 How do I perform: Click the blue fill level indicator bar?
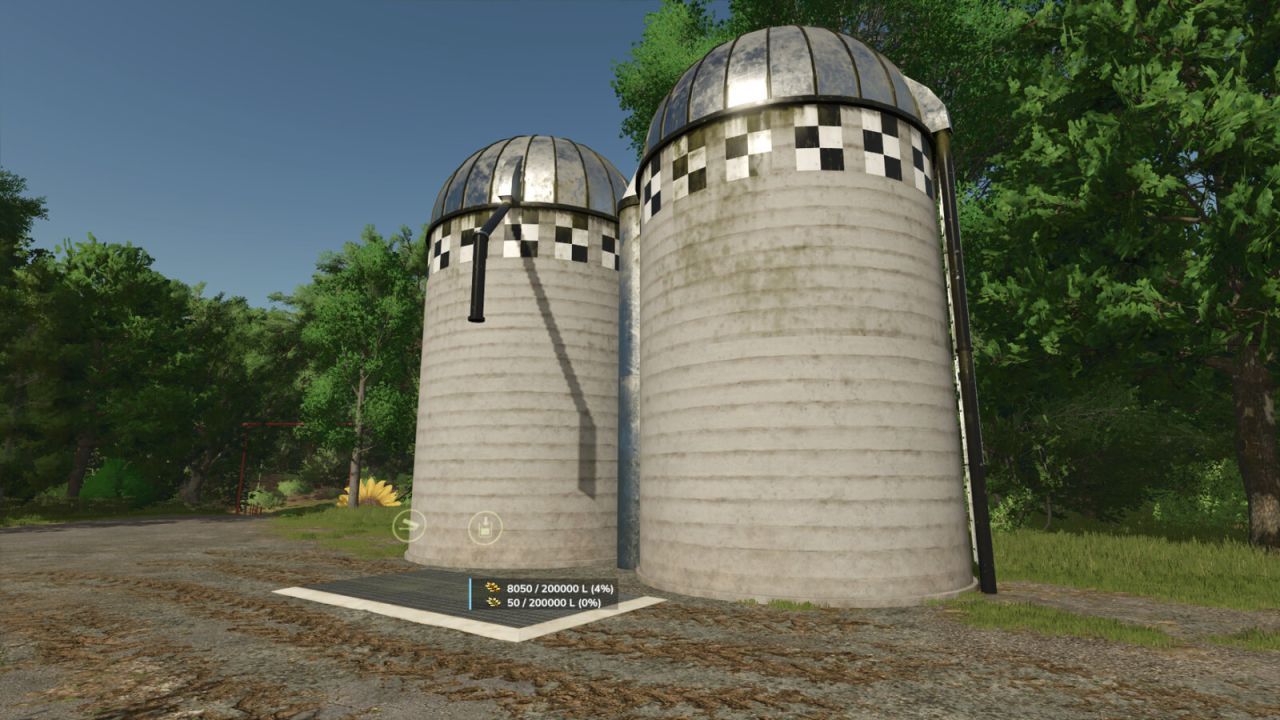pos(470,594)
